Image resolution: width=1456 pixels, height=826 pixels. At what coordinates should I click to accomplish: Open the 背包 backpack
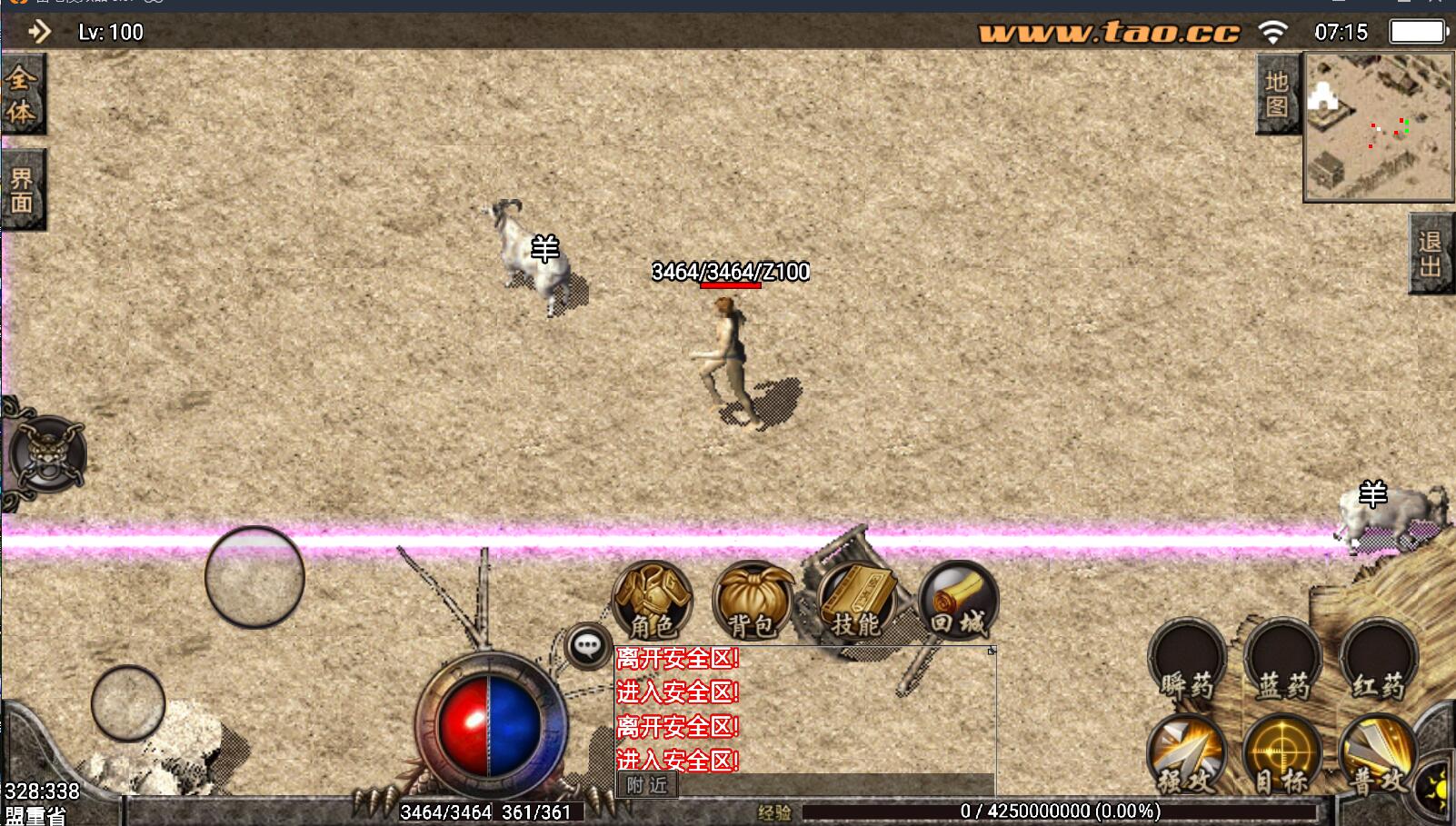point(751,600)
